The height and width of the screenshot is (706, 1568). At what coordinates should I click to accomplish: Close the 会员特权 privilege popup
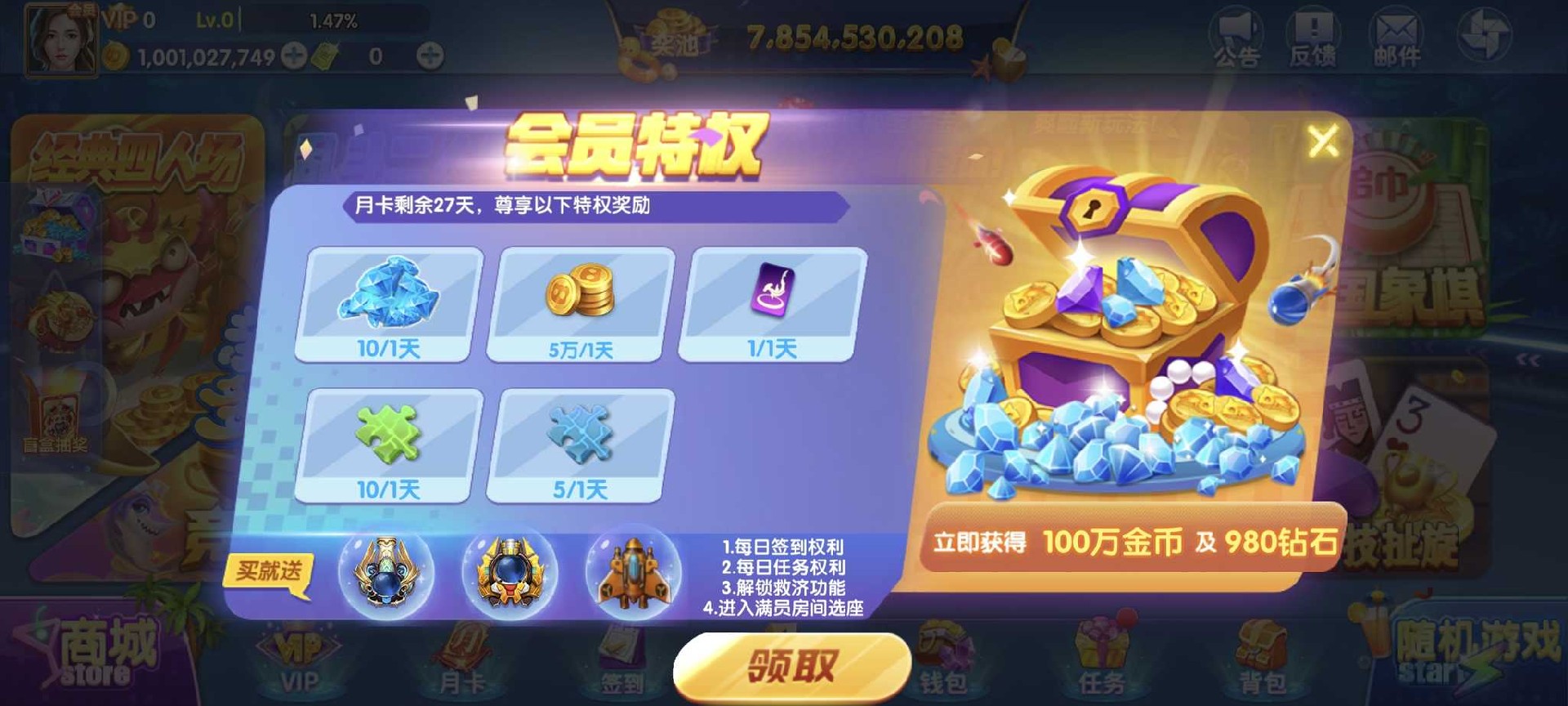(x=1323, y=141)
